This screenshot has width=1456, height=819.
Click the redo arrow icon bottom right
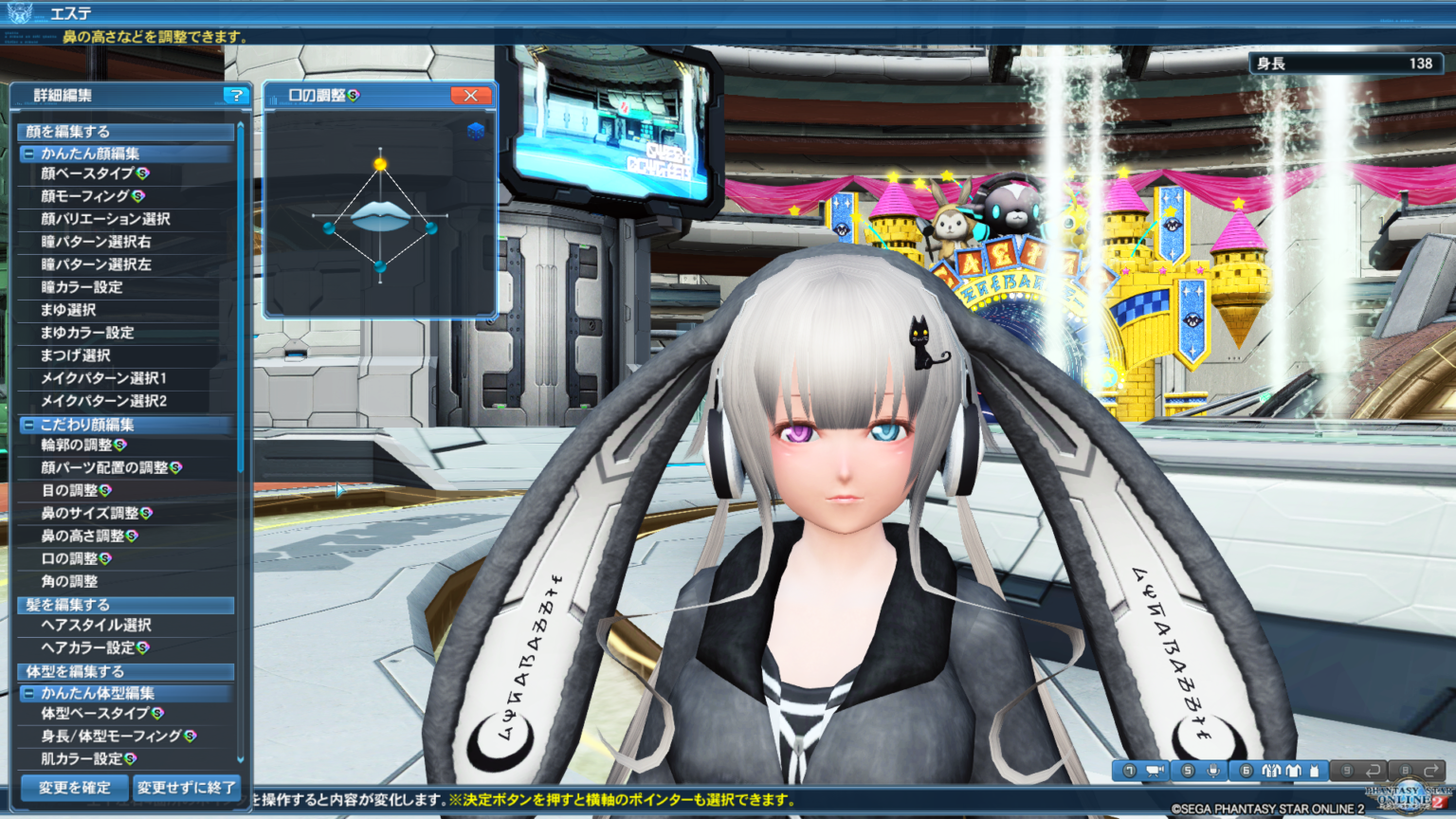(1433, 771)
